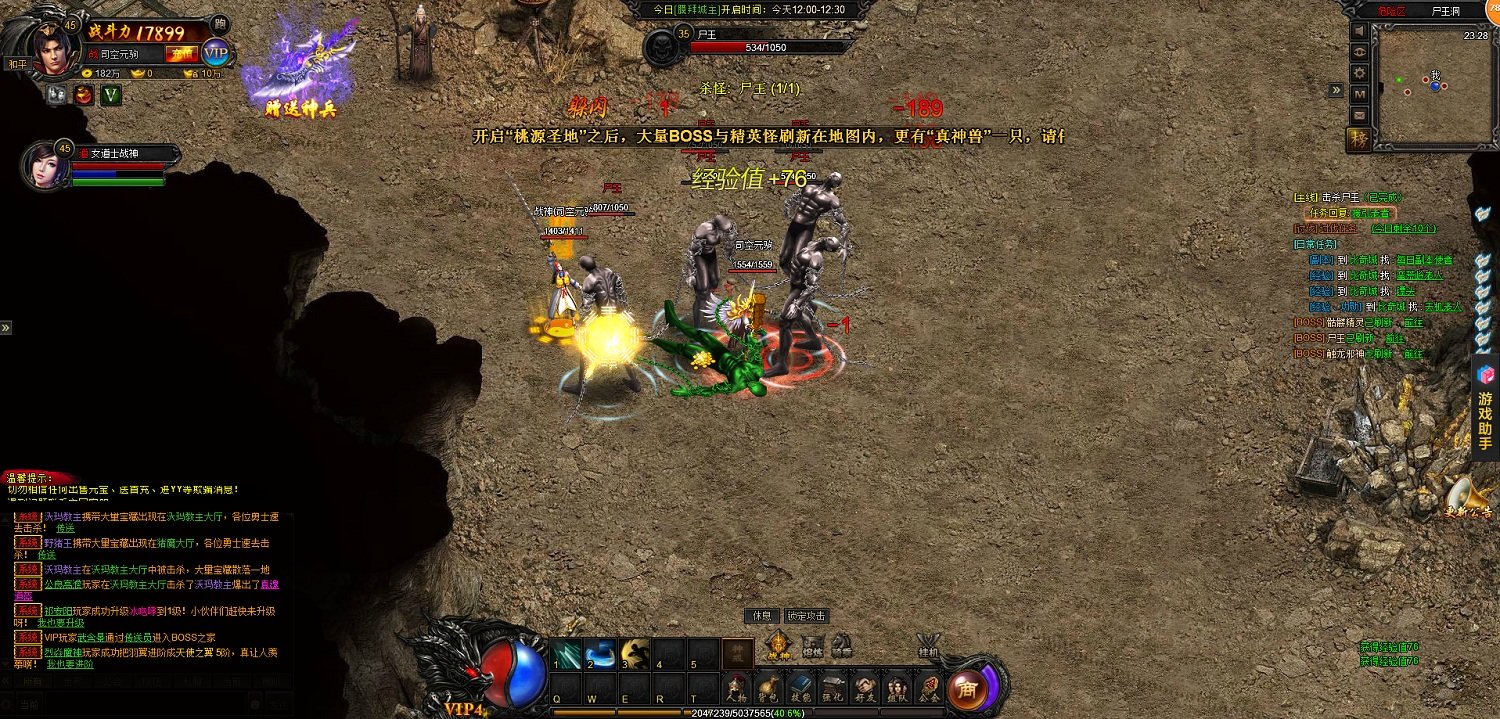This screenshot has height=719, width=1500.
Task: Open the 商 shop round button
Action: [x=966, y=688]
